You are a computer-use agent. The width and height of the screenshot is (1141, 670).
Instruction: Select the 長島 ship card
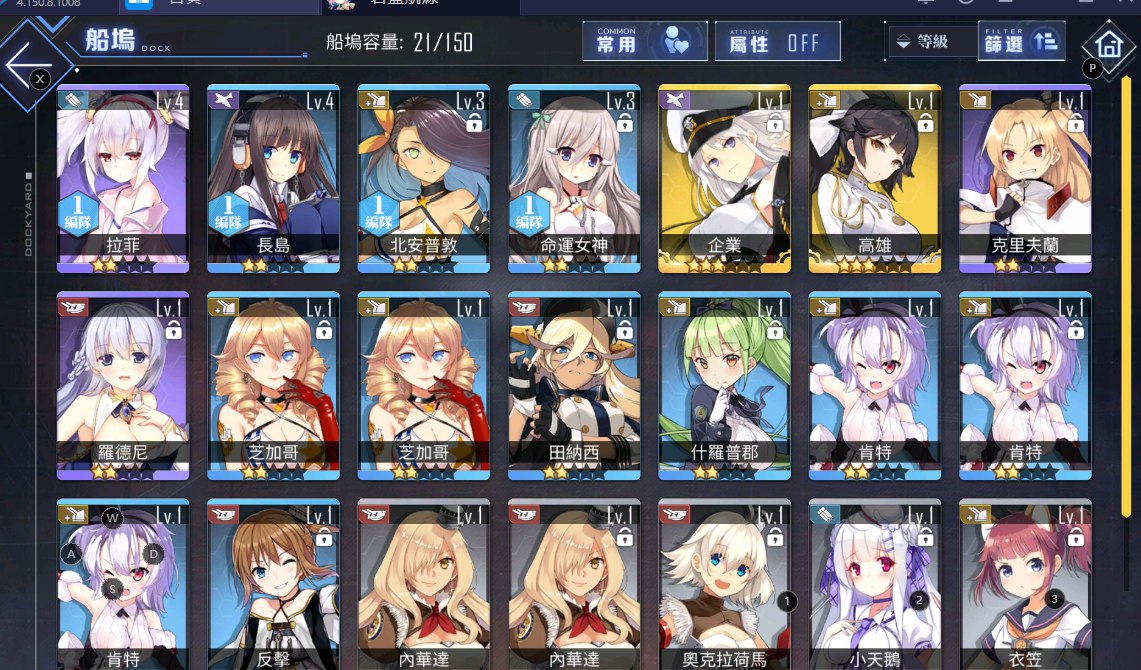tap(274, 178)
